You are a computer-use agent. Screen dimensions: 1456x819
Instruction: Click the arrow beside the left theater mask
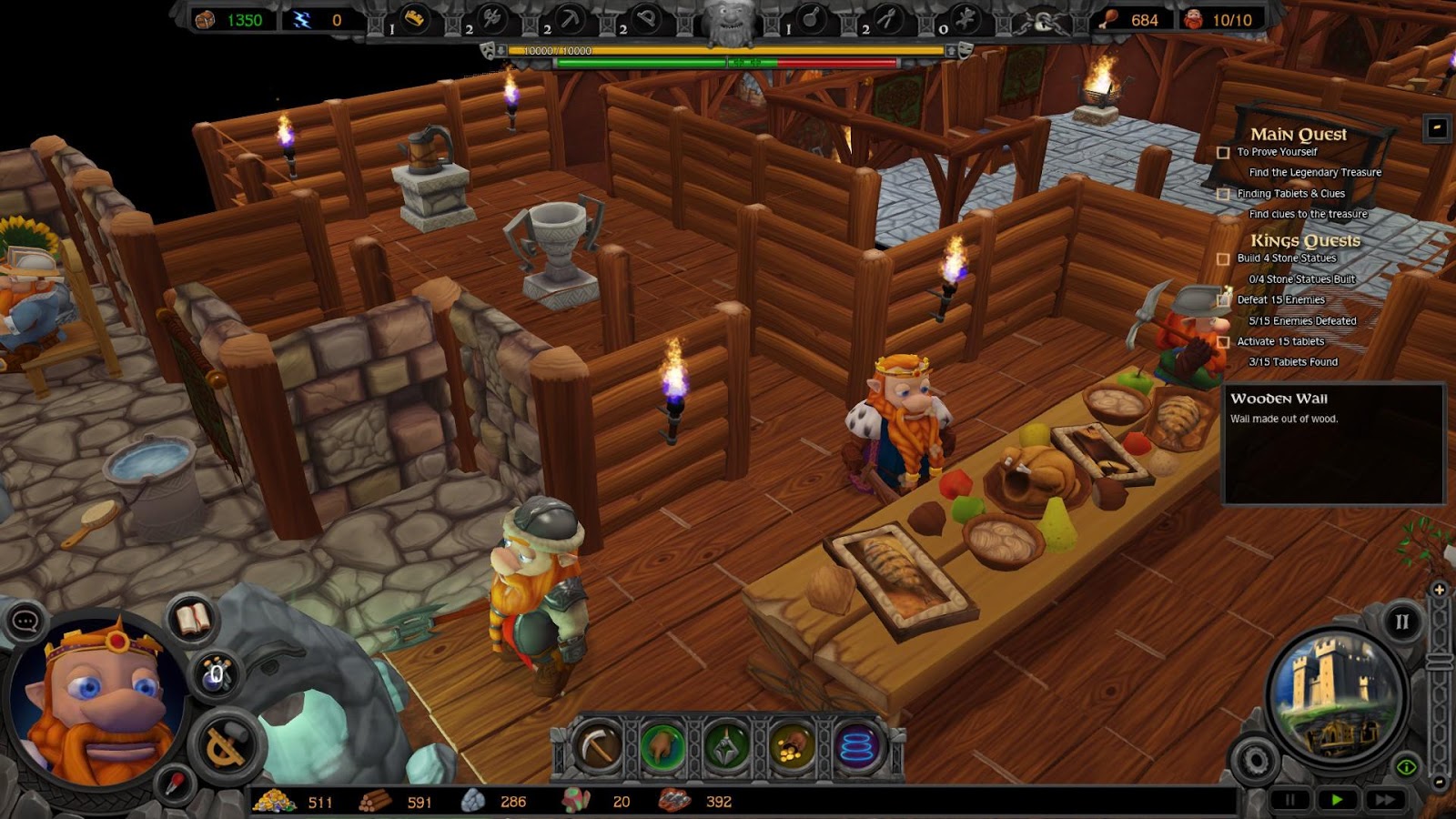click(500, 49)
